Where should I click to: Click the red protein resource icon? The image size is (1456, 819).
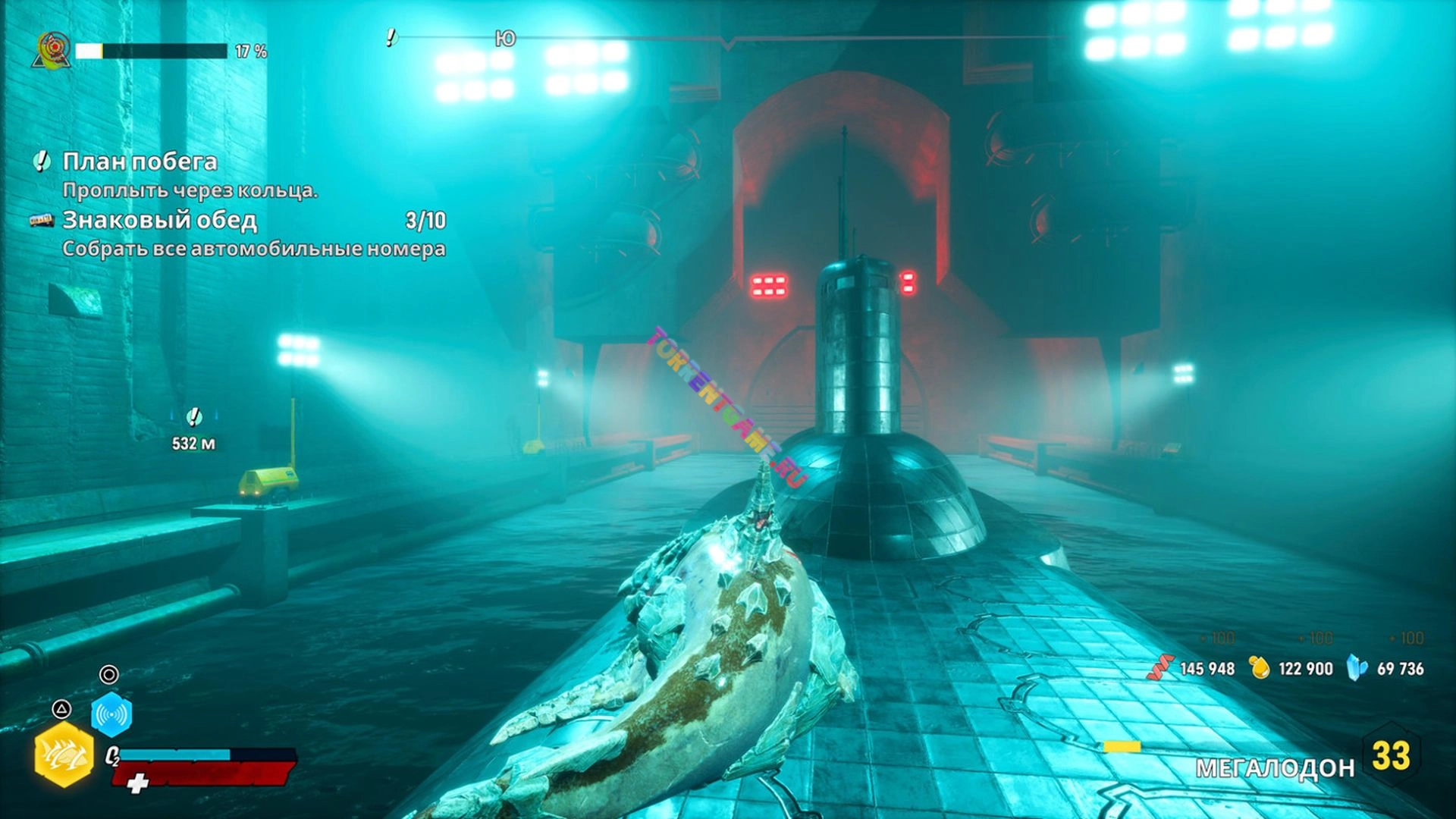click(x=1159, y=668)
